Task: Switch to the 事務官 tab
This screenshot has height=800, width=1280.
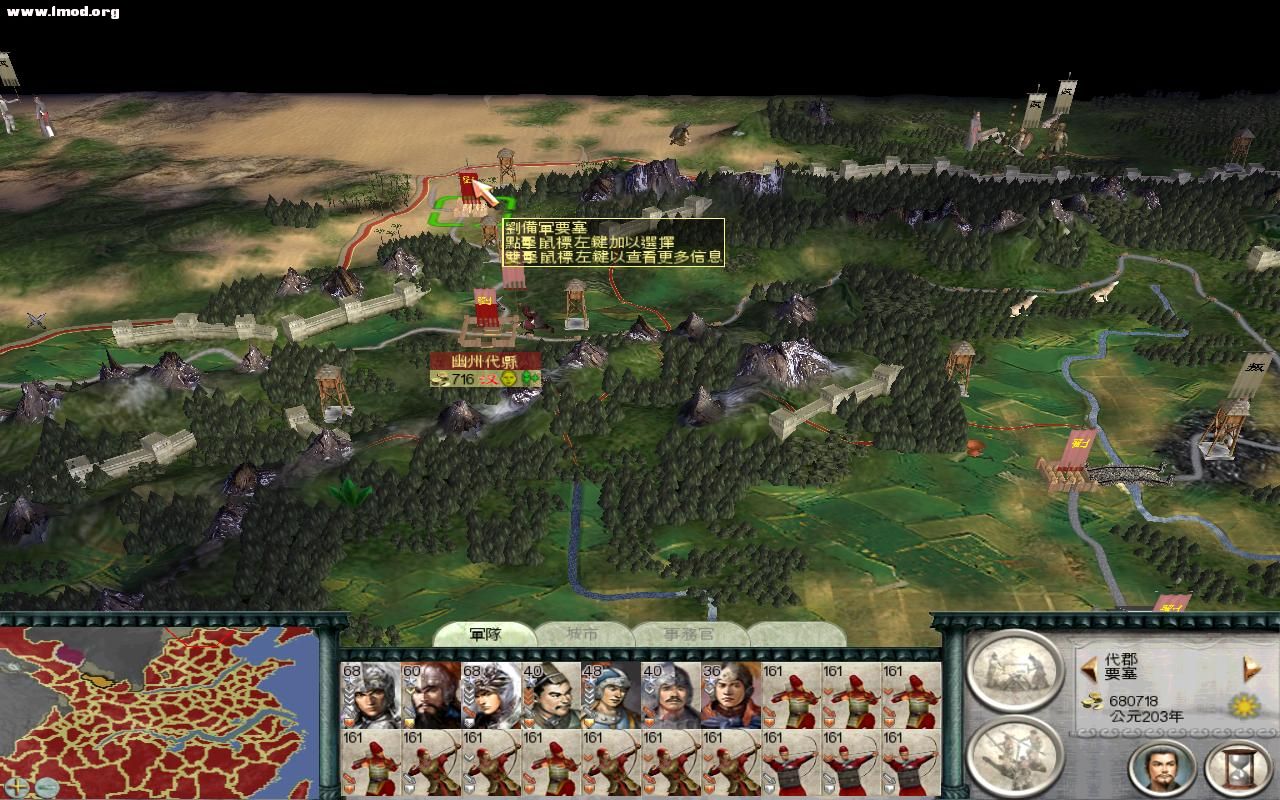Action: [x=689, y=634]
